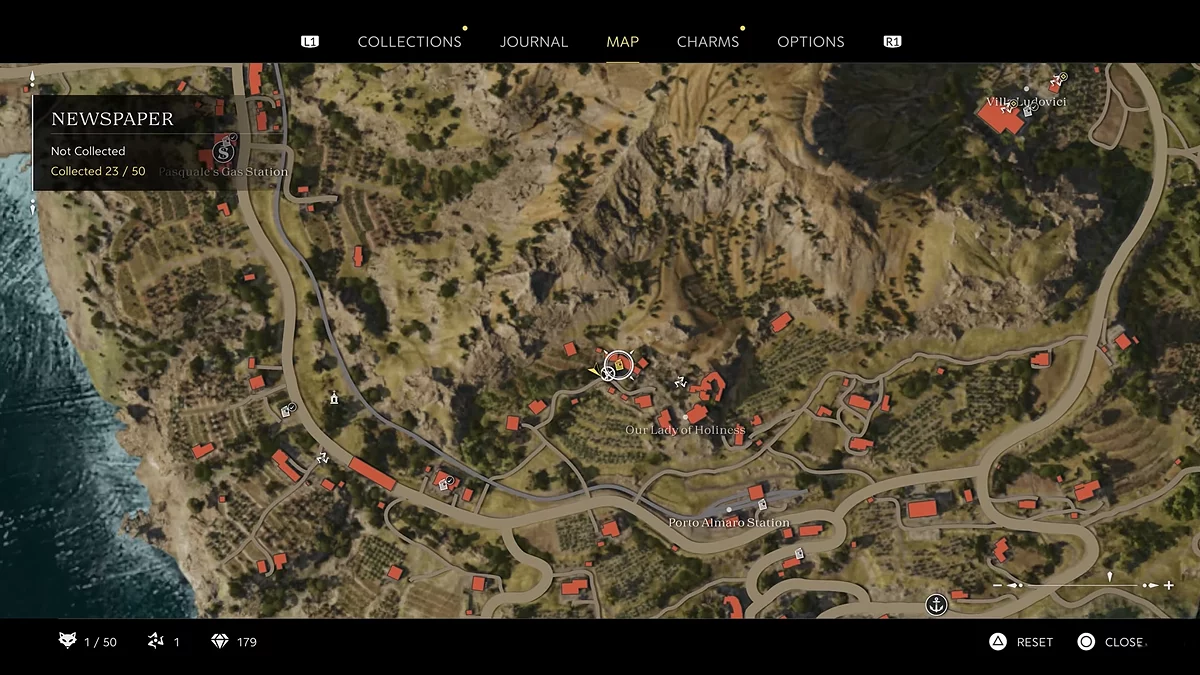Select the Our Lady of Holiness label
Screen dimensions: 1200x675
[x=685, y=430]
